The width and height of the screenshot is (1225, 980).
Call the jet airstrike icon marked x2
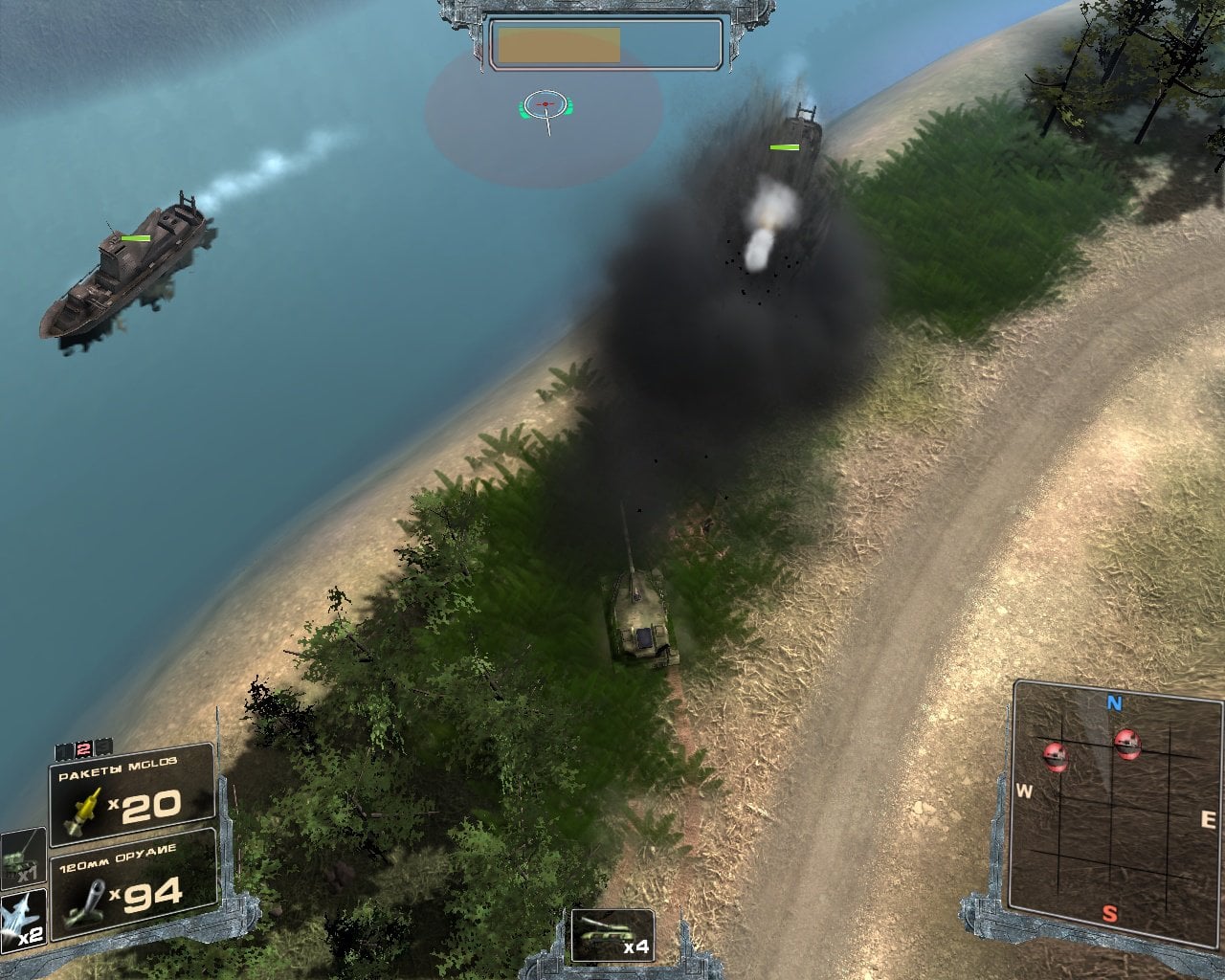[21, 921]
